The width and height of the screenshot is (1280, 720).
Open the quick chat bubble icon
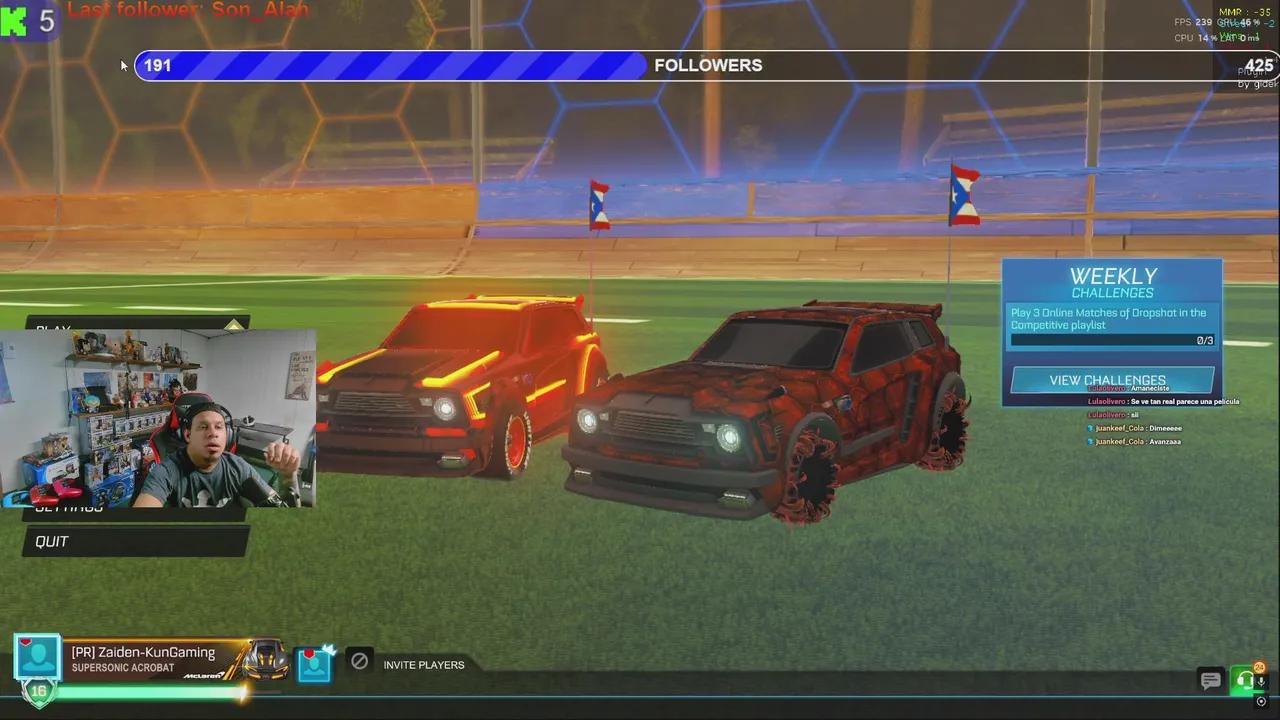(1211, 681)
